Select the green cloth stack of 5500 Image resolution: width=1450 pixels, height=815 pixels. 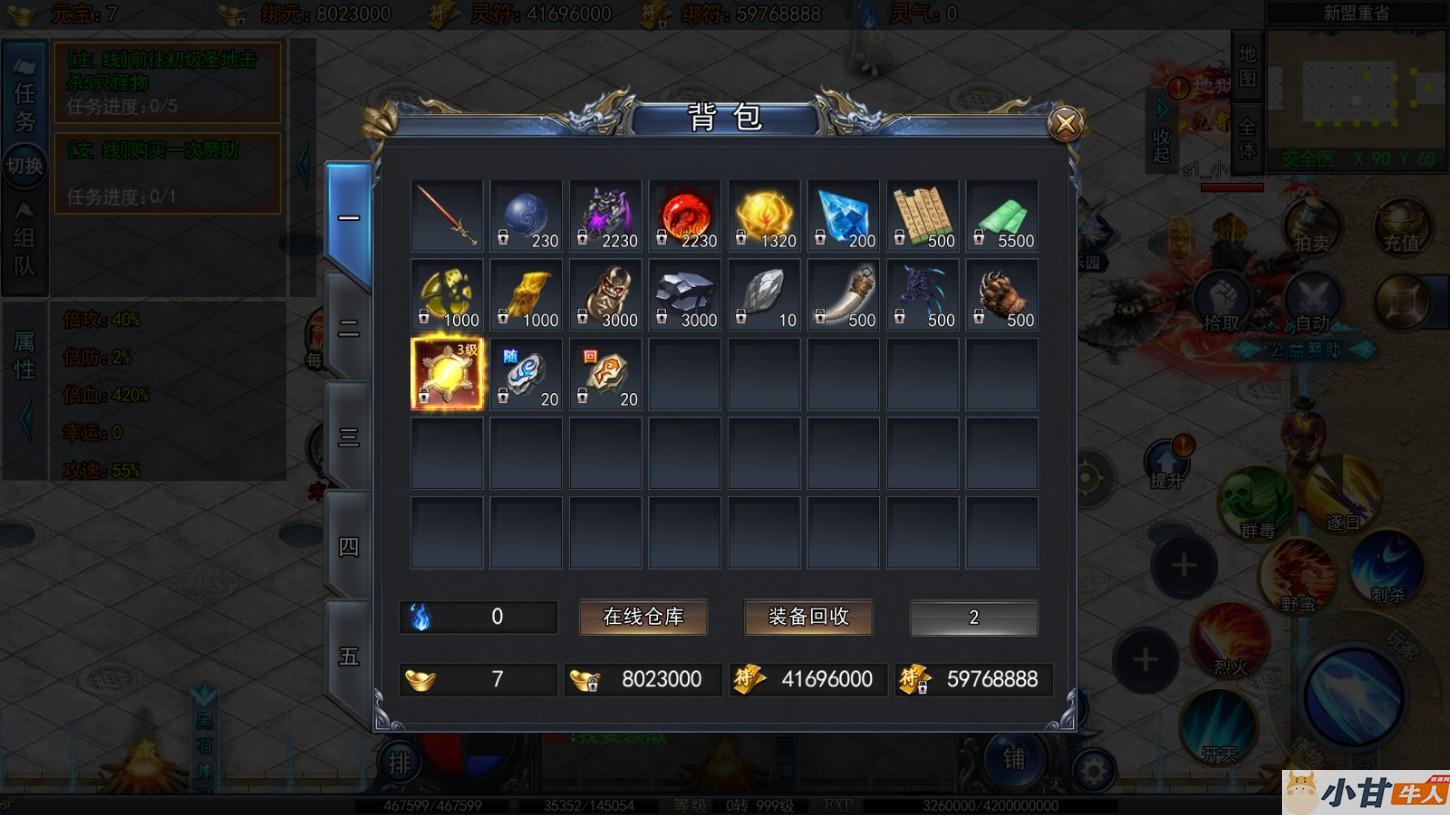coord(1002,216)
